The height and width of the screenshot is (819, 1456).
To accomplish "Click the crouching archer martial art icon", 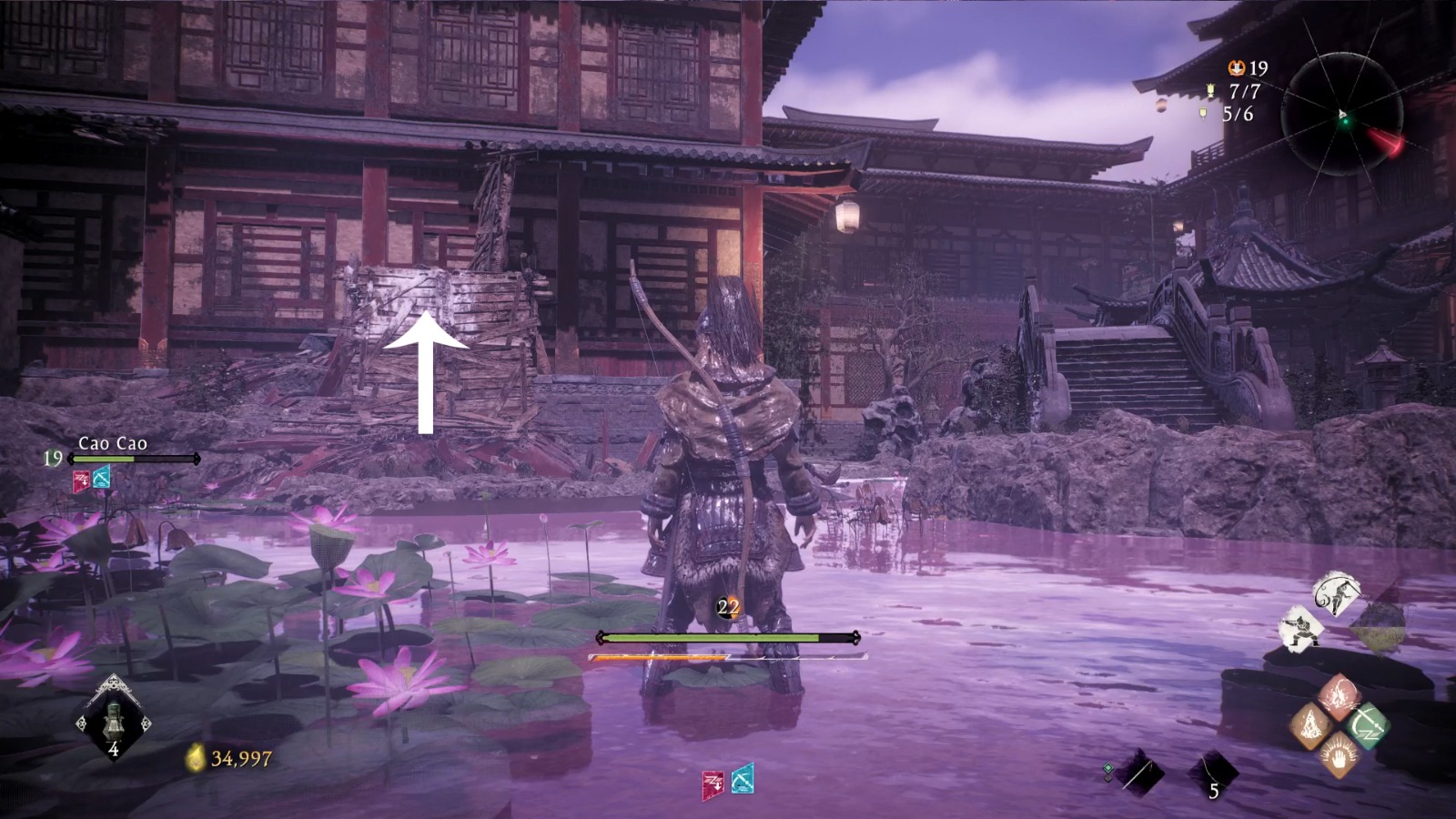I will [x=1303, y=628].
